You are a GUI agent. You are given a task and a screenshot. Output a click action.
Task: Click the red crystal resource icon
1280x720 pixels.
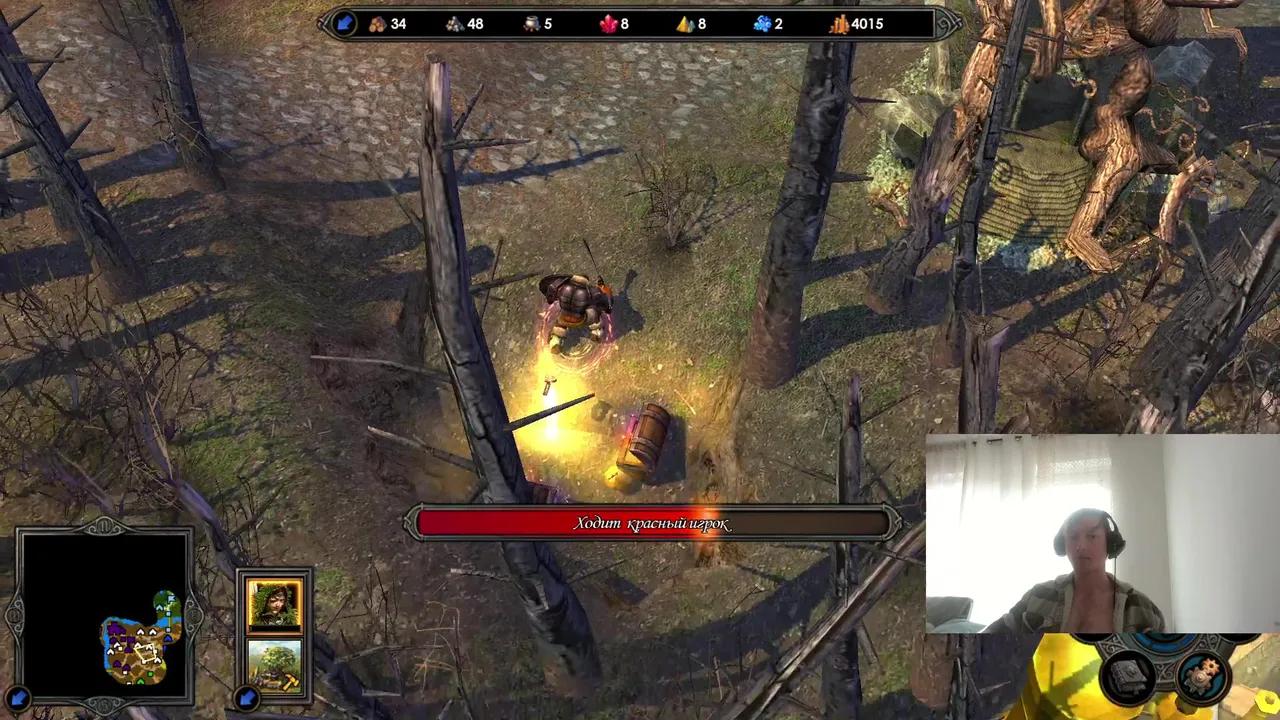607,23
